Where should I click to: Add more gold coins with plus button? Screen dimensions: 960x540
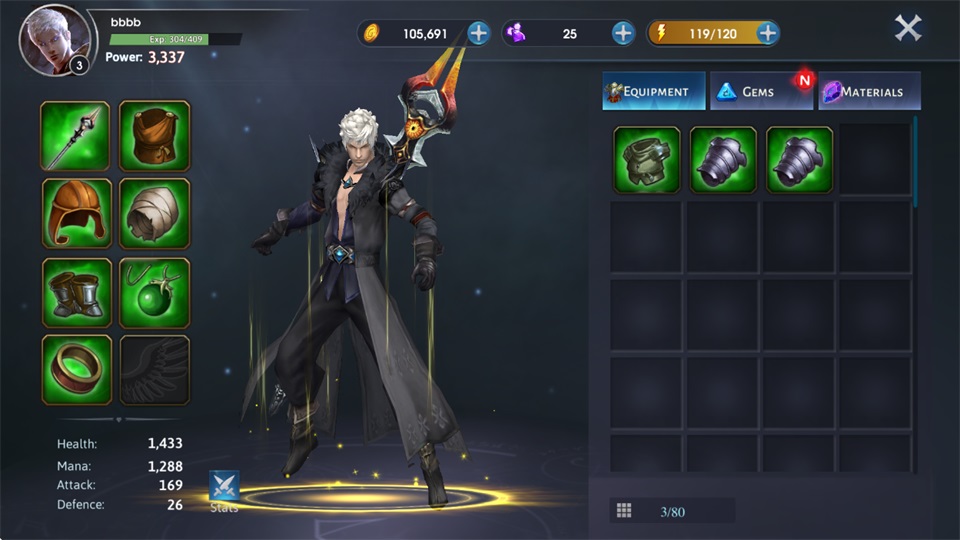(479, 33)
